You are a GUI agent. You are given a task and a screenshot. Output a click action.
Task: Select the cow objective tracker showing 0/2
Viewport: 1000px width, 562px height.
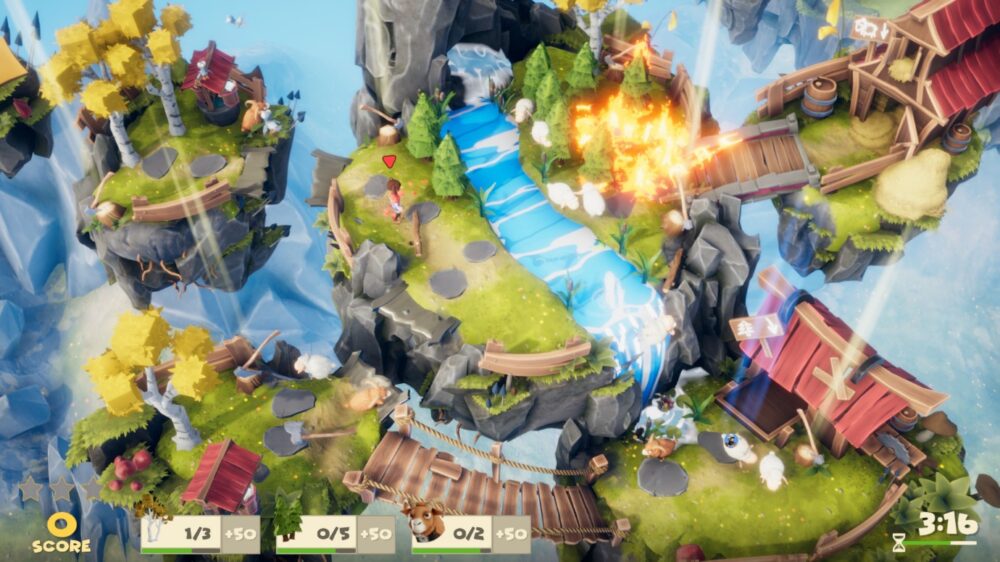tap(470, 533)
